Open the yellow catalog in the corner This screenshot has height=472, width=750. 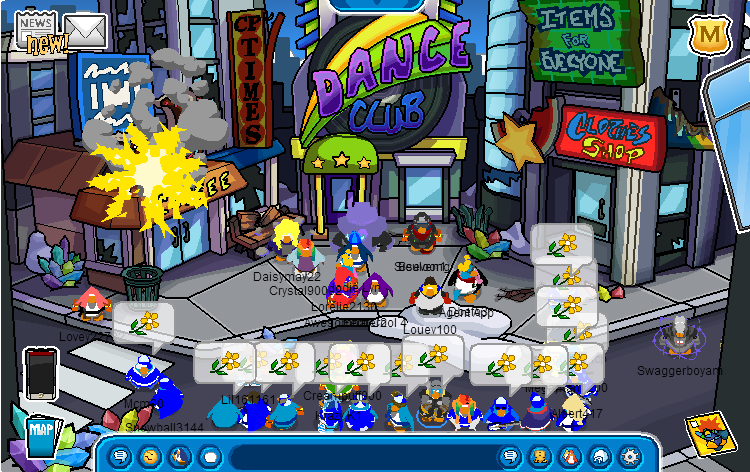click(x=710, y=438)
